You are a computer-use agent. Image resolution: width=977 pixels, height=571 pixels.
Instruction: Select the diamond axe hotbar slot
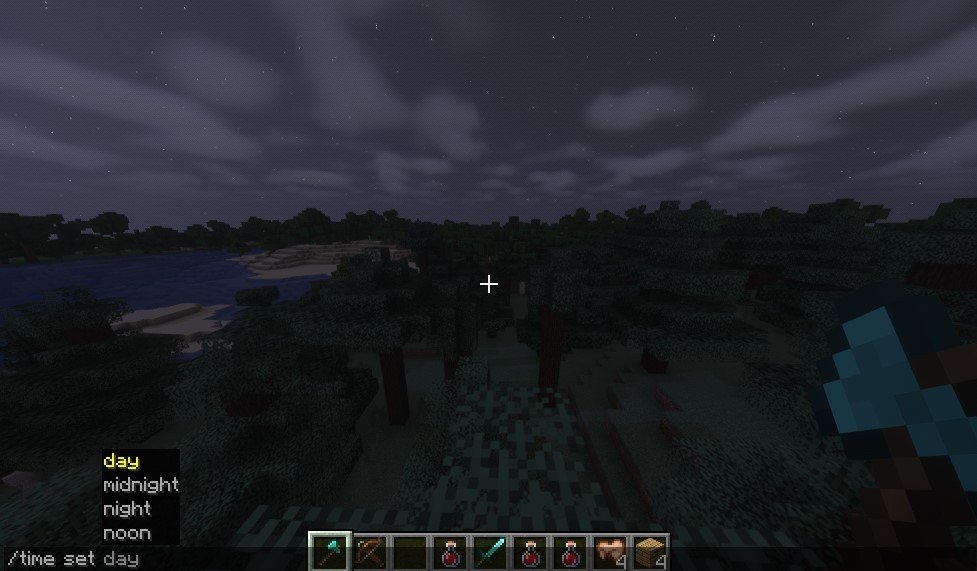point(329,552)
